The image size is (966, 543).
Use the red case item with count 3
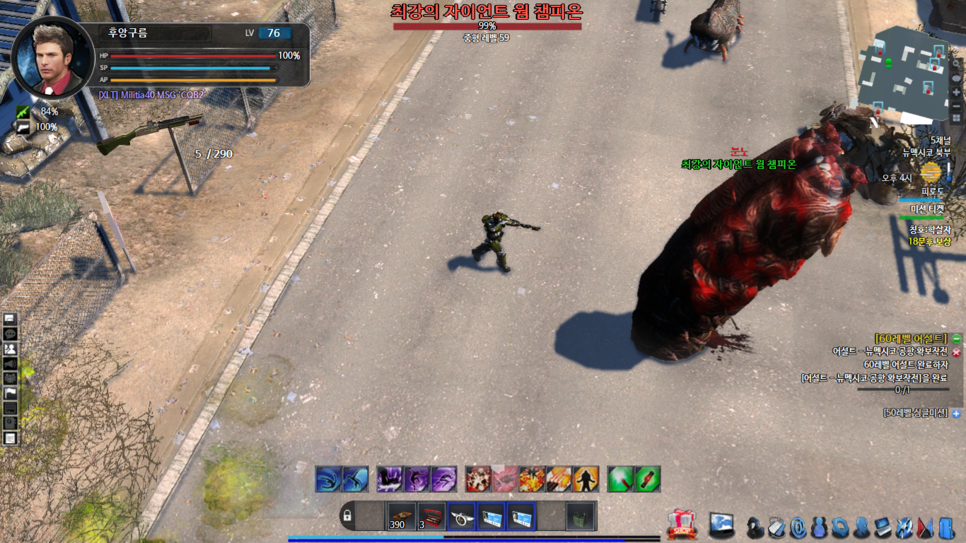[431, 517]
